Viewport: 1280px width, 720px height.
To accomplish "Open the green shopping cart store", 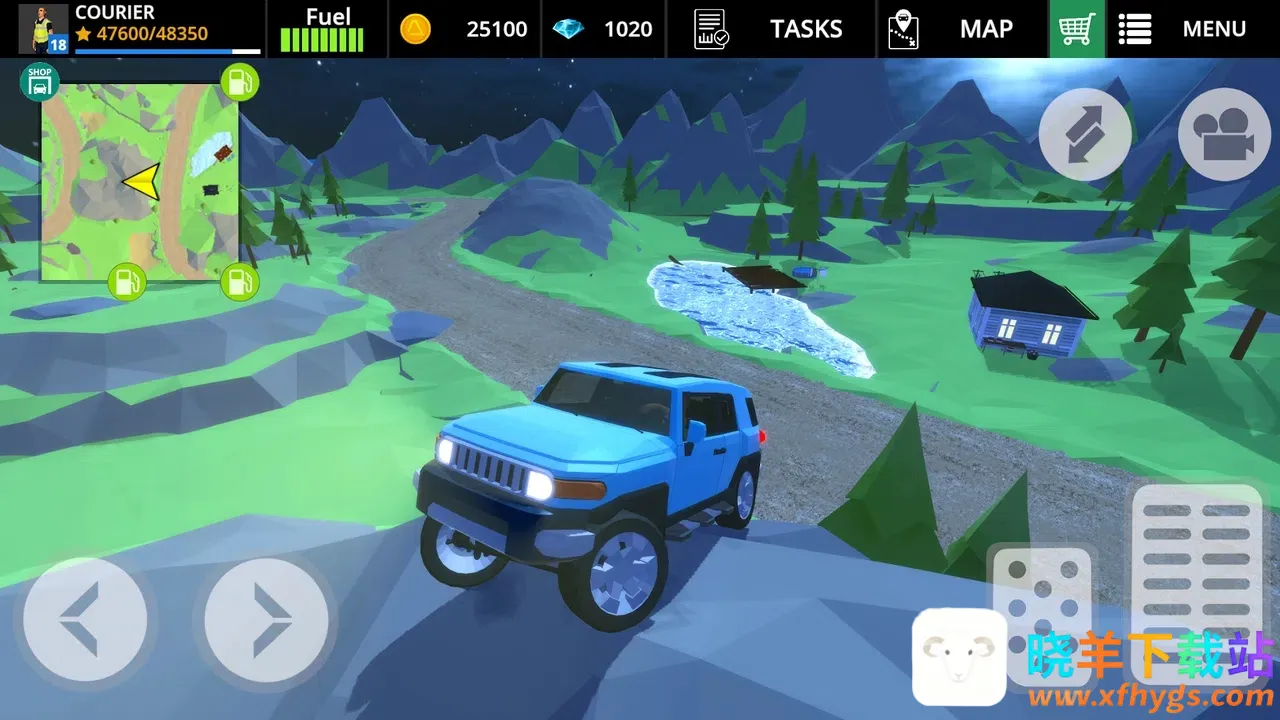I will point(1076,29).
